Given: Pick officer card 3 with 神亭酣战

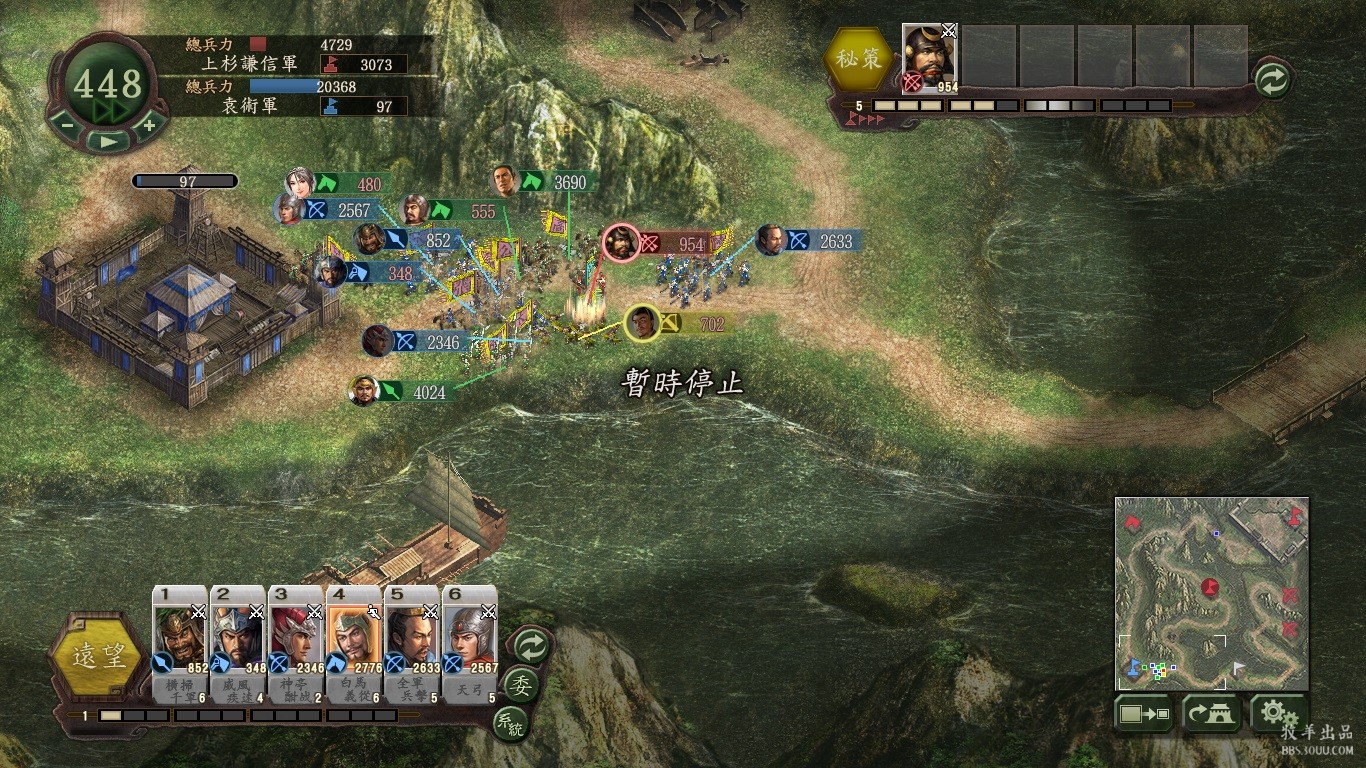Looking at the screenshot, I should pos(296,644).
